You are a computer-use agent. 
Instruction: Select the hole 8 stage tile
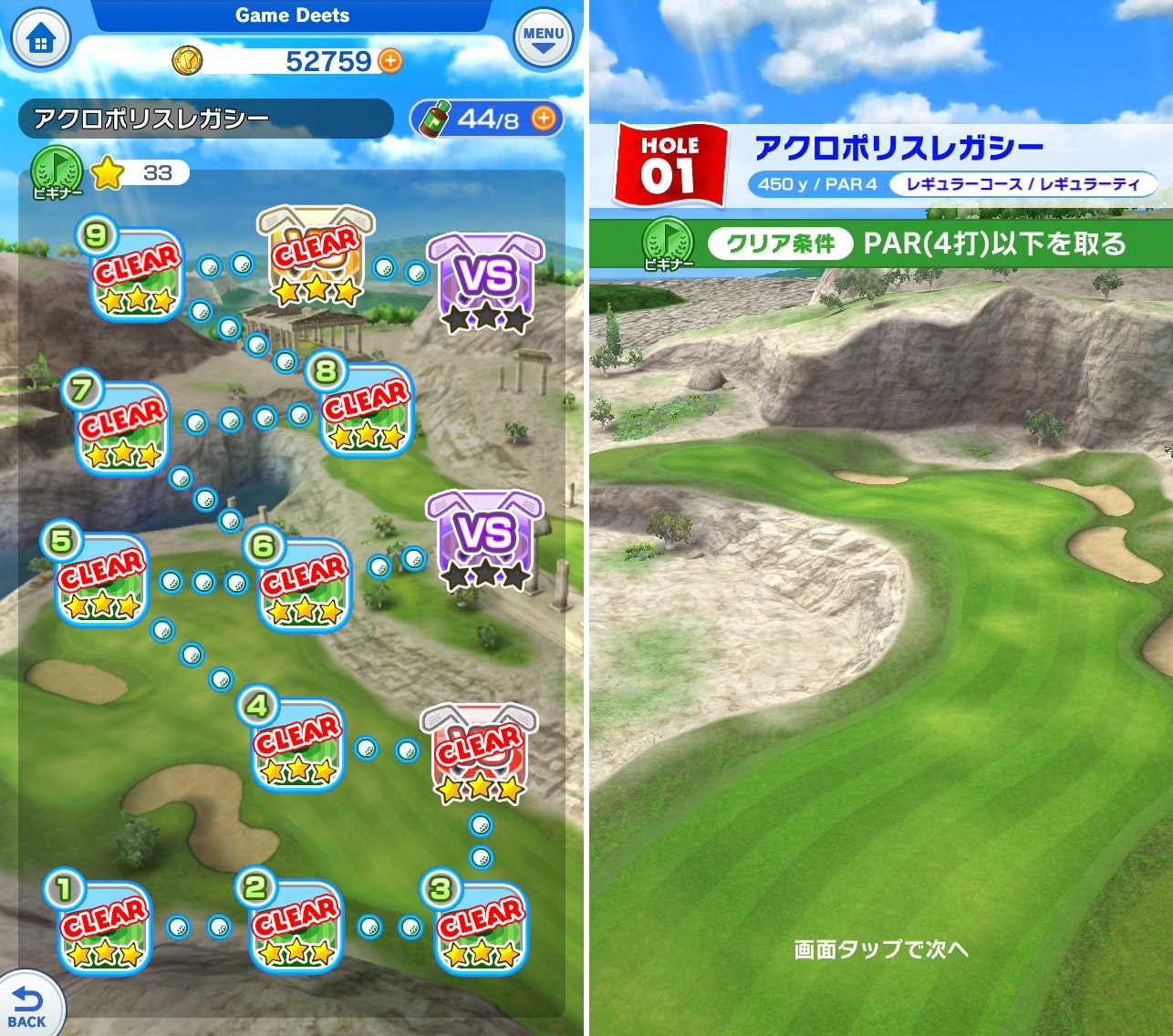[365, 412]
